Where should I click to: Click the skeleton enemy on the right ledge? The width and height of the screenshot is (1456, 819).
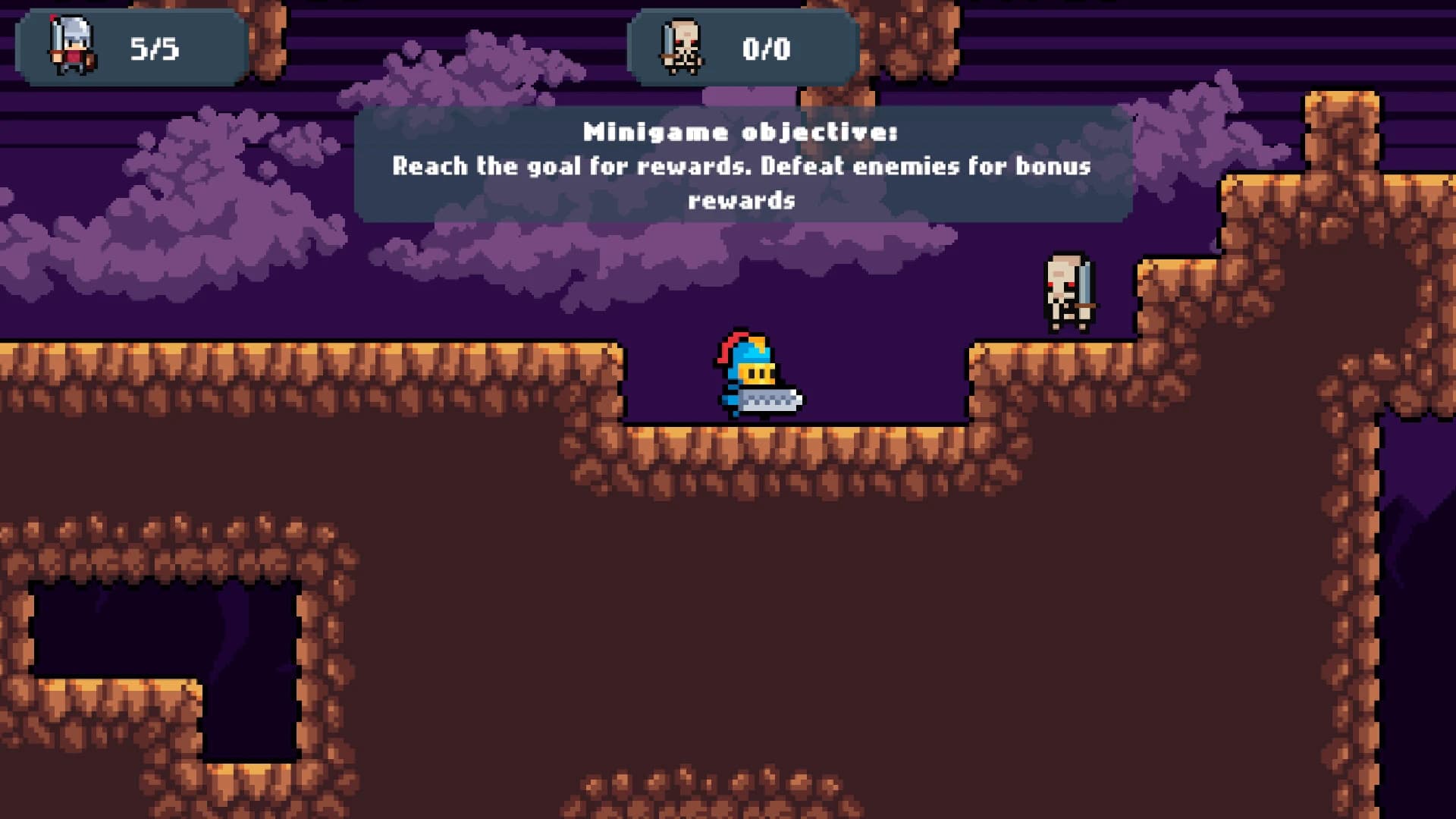click(1065, 292)
